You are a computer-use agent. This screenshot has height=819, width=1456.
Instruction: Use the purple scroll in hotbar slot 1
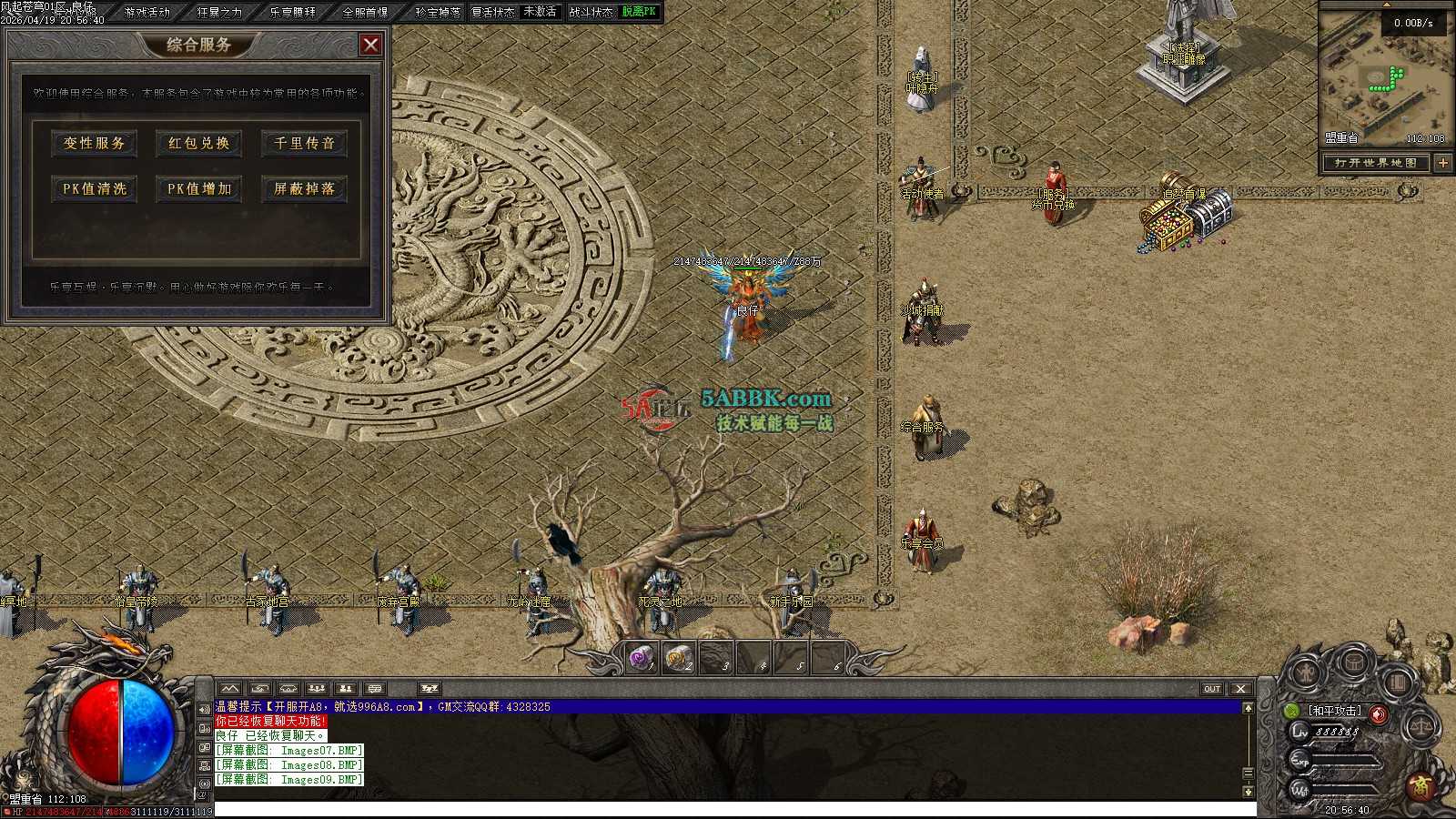tap(642, 657)
